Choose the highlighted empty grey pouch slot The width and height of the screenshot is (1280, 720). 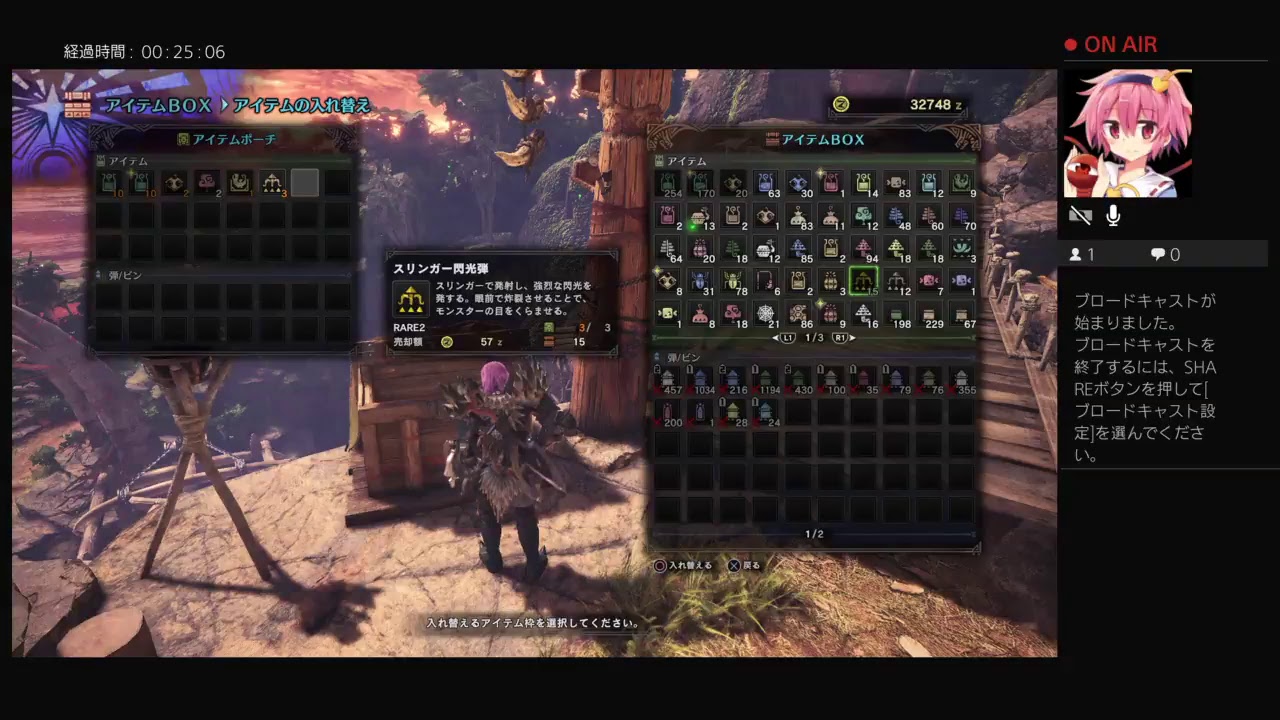[x=305, y=183]
